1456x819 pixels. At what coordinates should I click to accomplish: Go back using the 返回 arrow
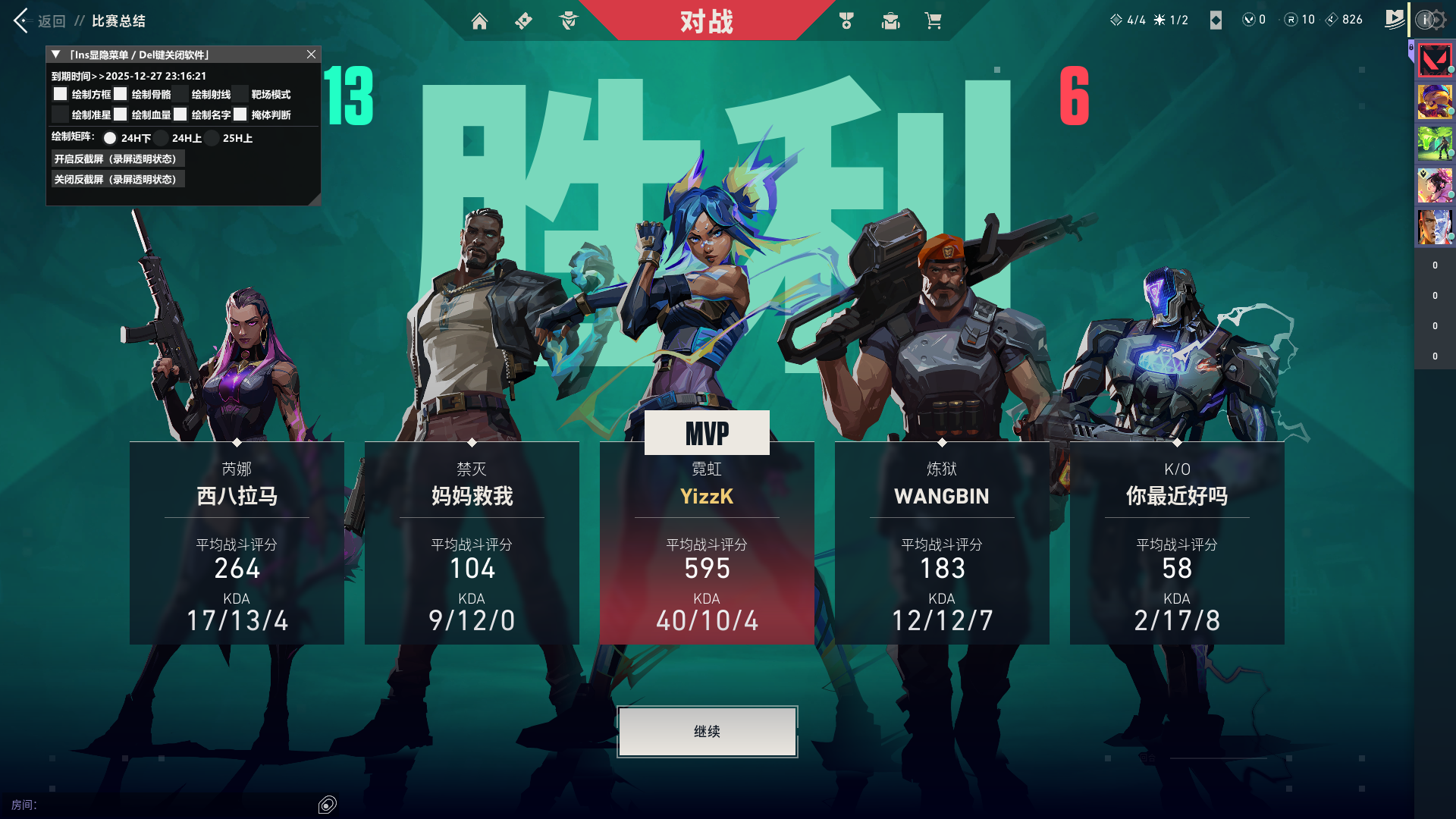tap(21, 20)
